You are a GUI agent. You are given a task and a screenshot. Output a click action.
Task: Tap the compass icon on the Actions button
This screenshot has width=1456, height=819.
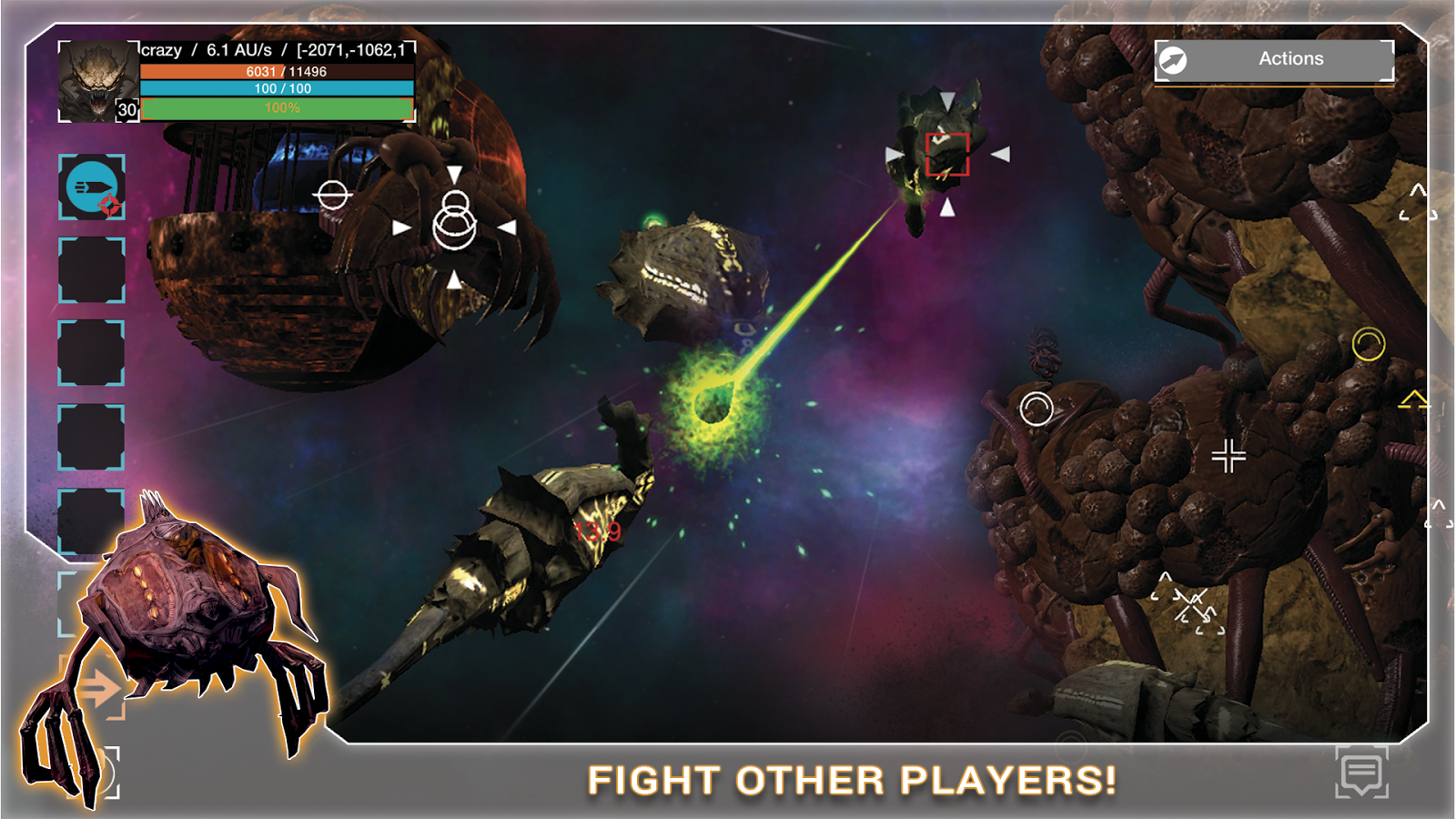click(1175, 59)
